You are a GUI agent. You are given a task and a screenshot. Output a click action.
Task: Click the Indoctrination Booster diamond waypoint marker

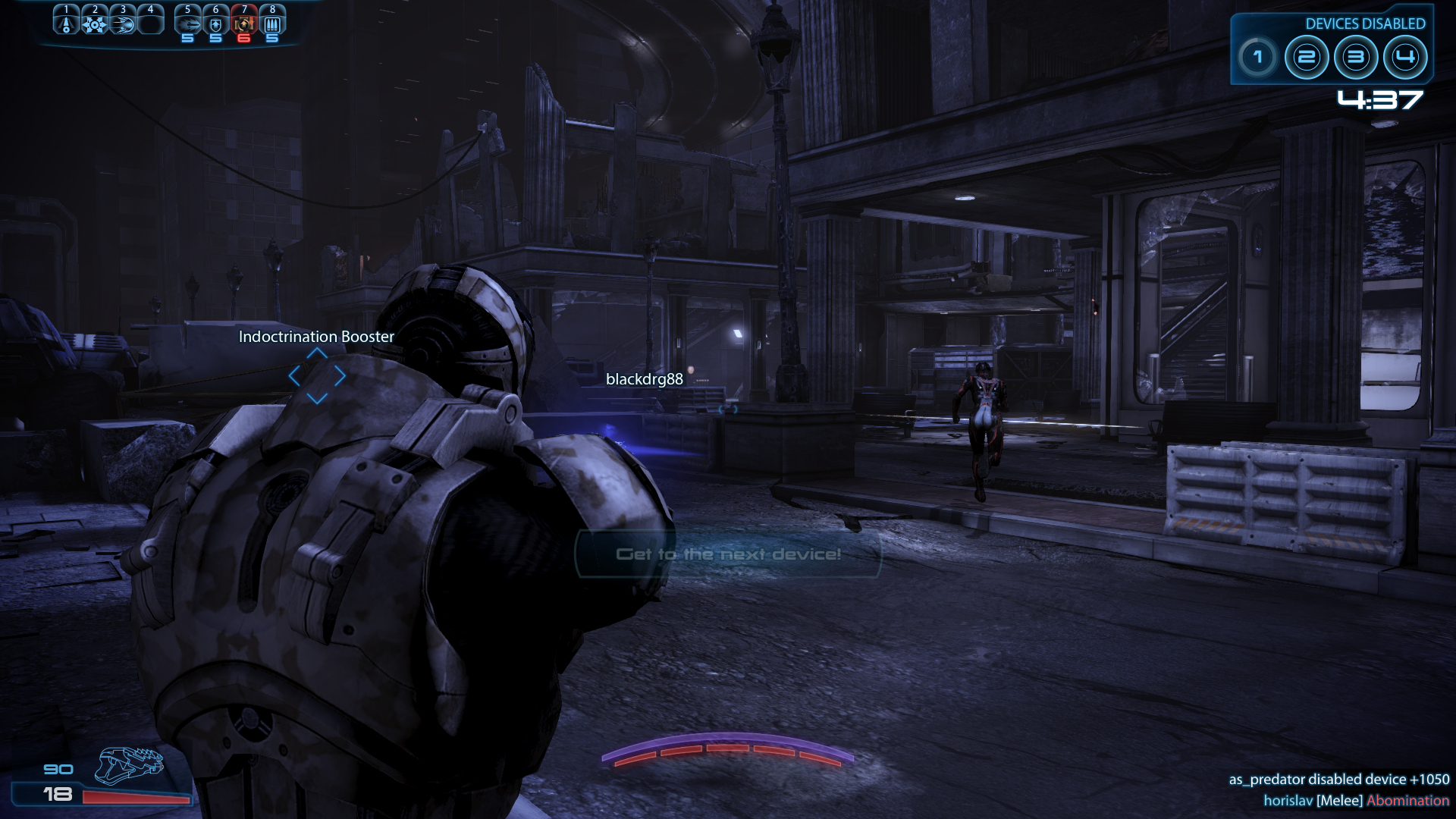(317, 375)
